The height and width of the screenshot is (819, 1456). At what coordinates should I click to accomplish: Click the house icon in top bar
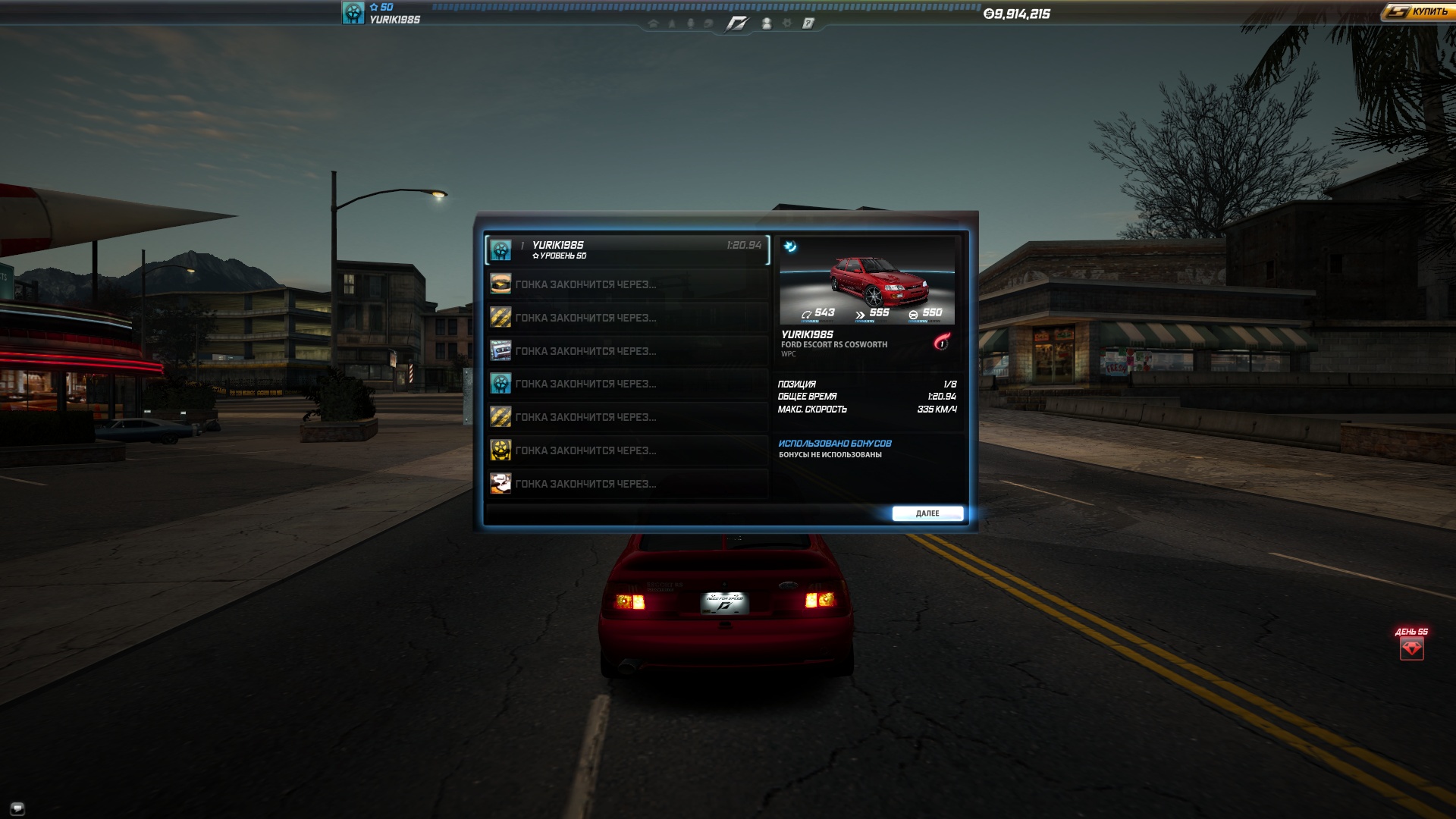653,24
